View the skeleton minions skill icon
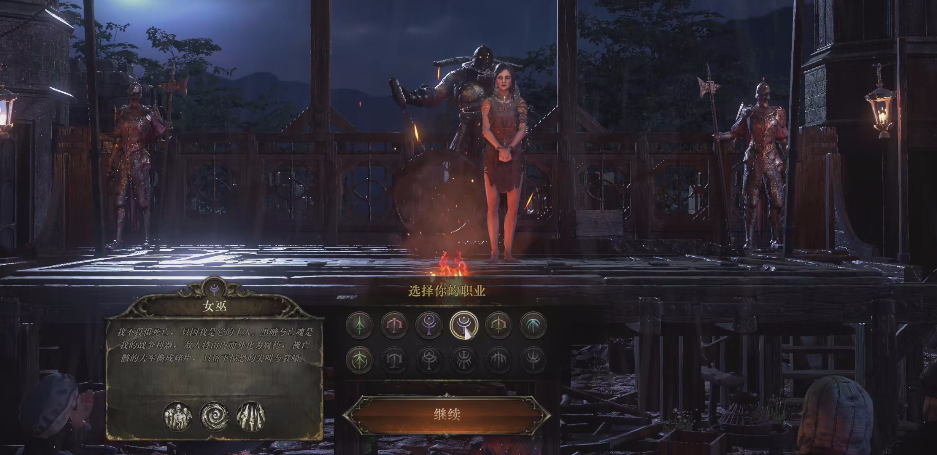937x455 pixels. (x=178, y=416)
